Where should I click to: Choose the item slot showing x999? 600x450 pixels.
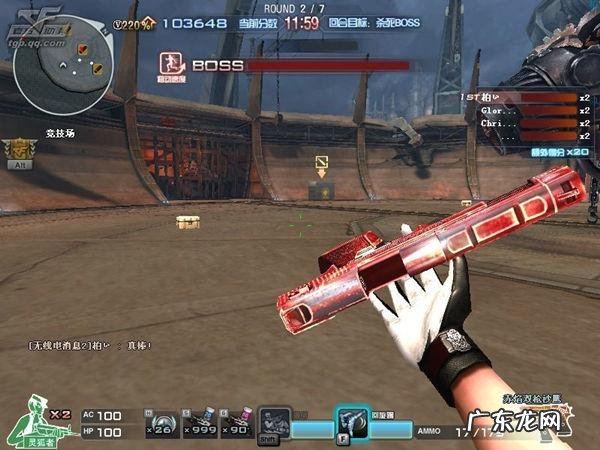tap(199, 424)
